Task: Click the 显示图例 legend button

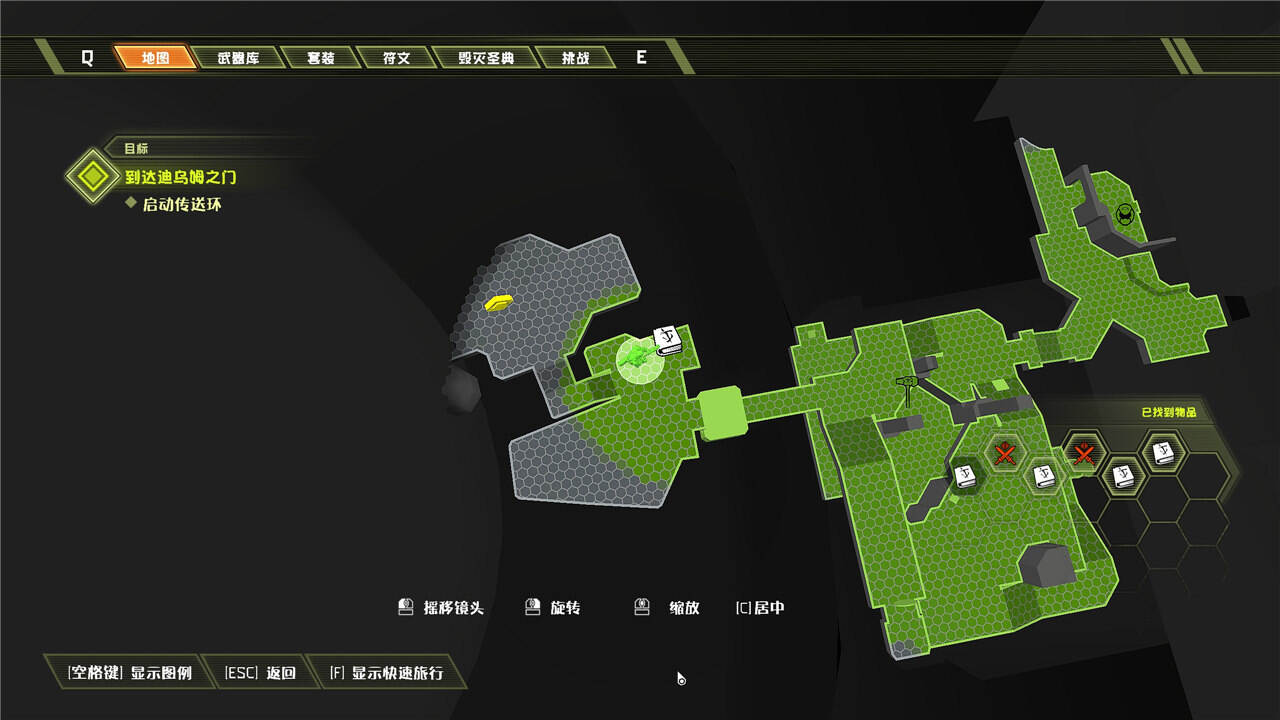Action: tap(129, 673)
